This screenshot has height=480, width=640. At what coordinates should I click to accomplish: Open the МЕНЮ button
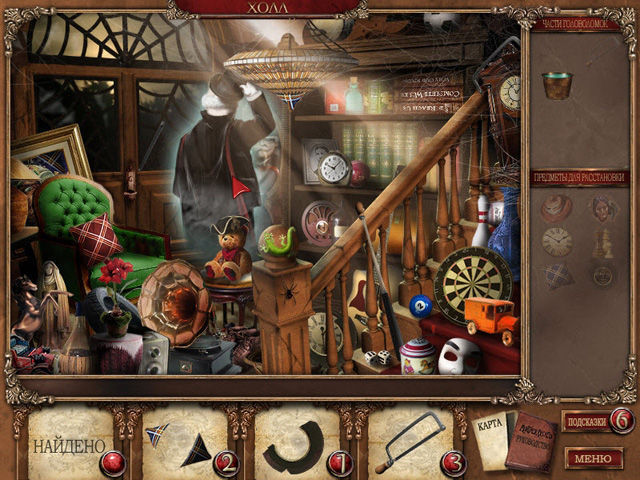click(594, 458)
